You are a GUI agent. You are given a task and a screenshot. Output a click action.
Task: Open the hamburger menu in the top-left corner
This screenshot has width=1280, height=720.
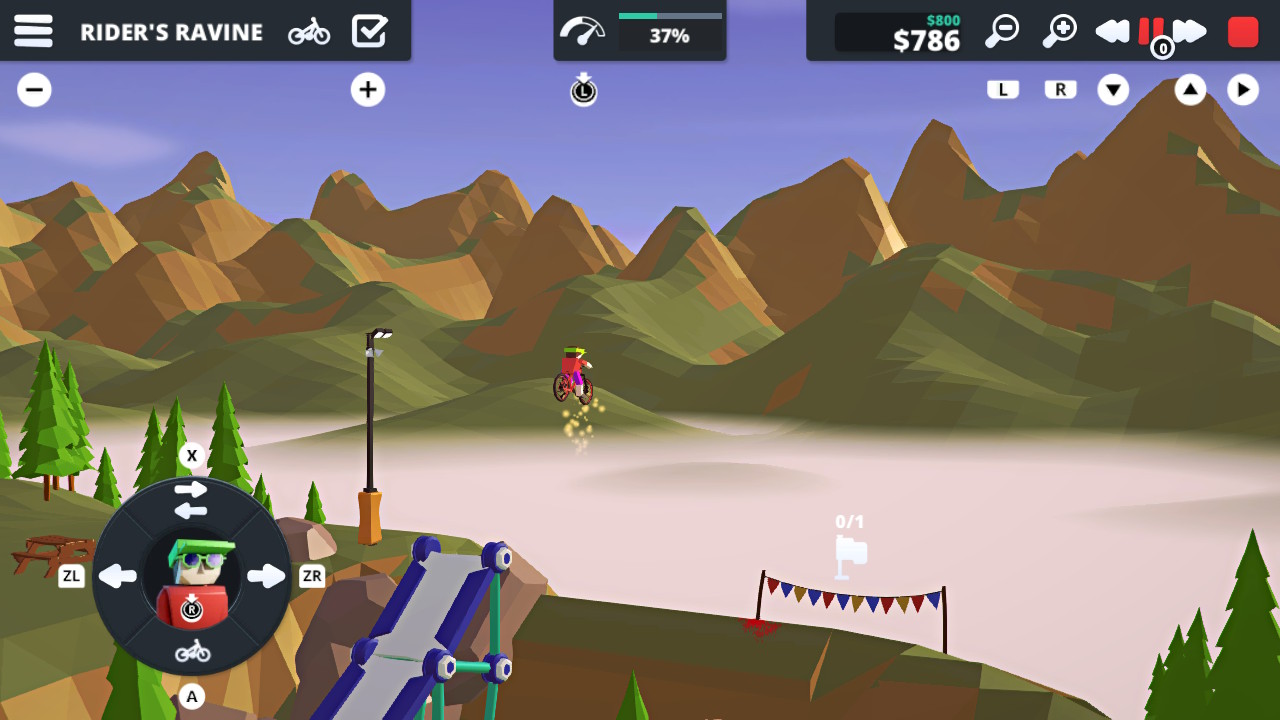coord(33,31)
